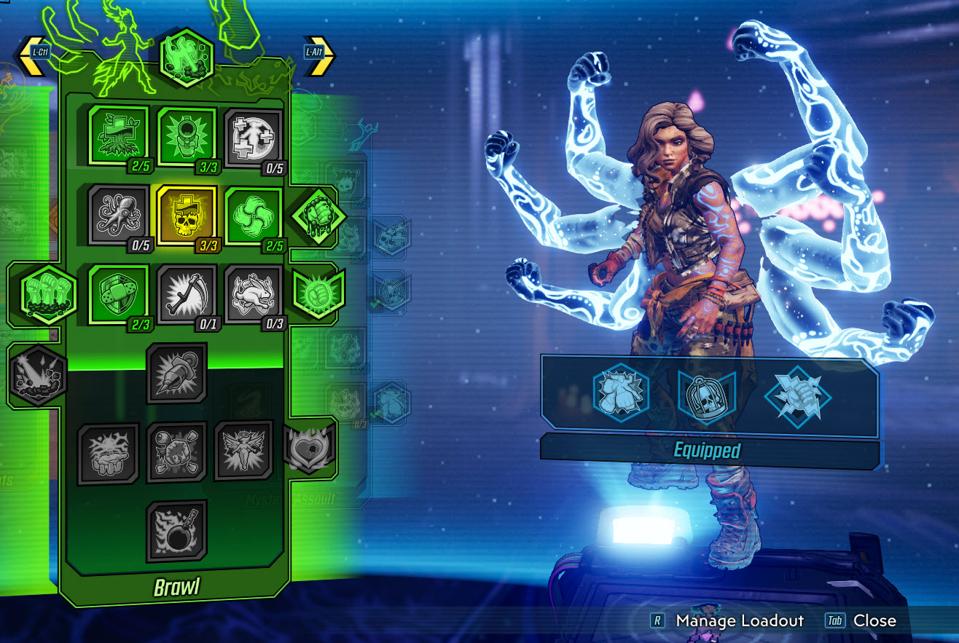Viewport: 959px width, 643px height.
Task: Select the locked winged figure skill
Action: click(243, 451)
